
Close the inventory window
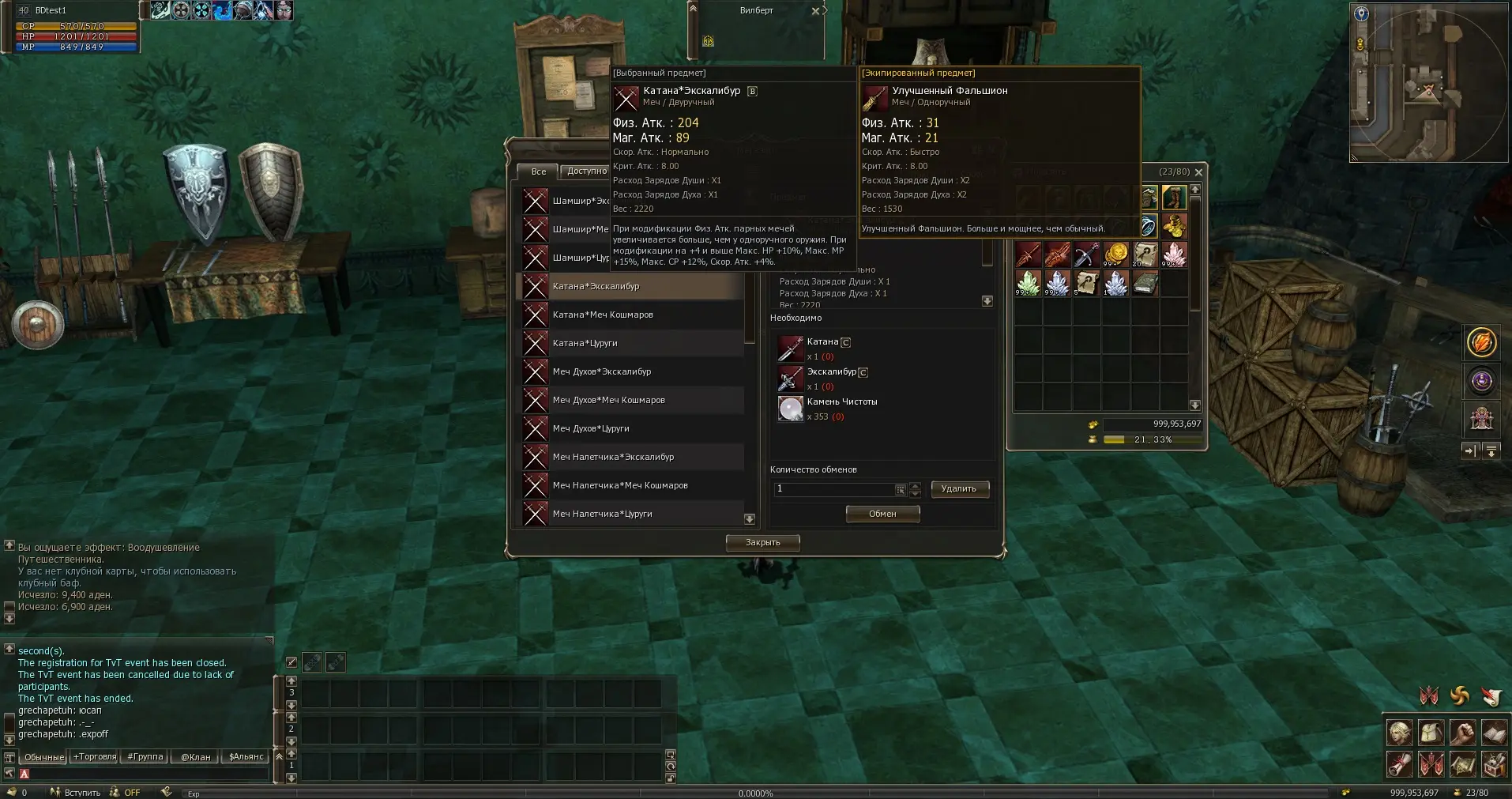coord(1199,172)
